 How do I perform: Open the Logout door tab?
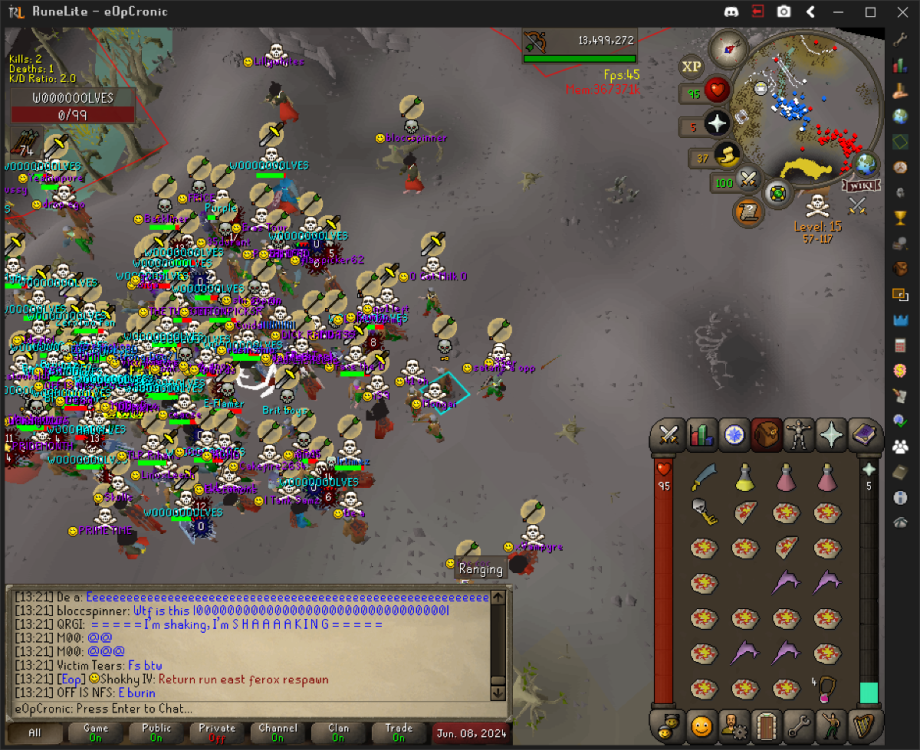(x=766, y=724)
